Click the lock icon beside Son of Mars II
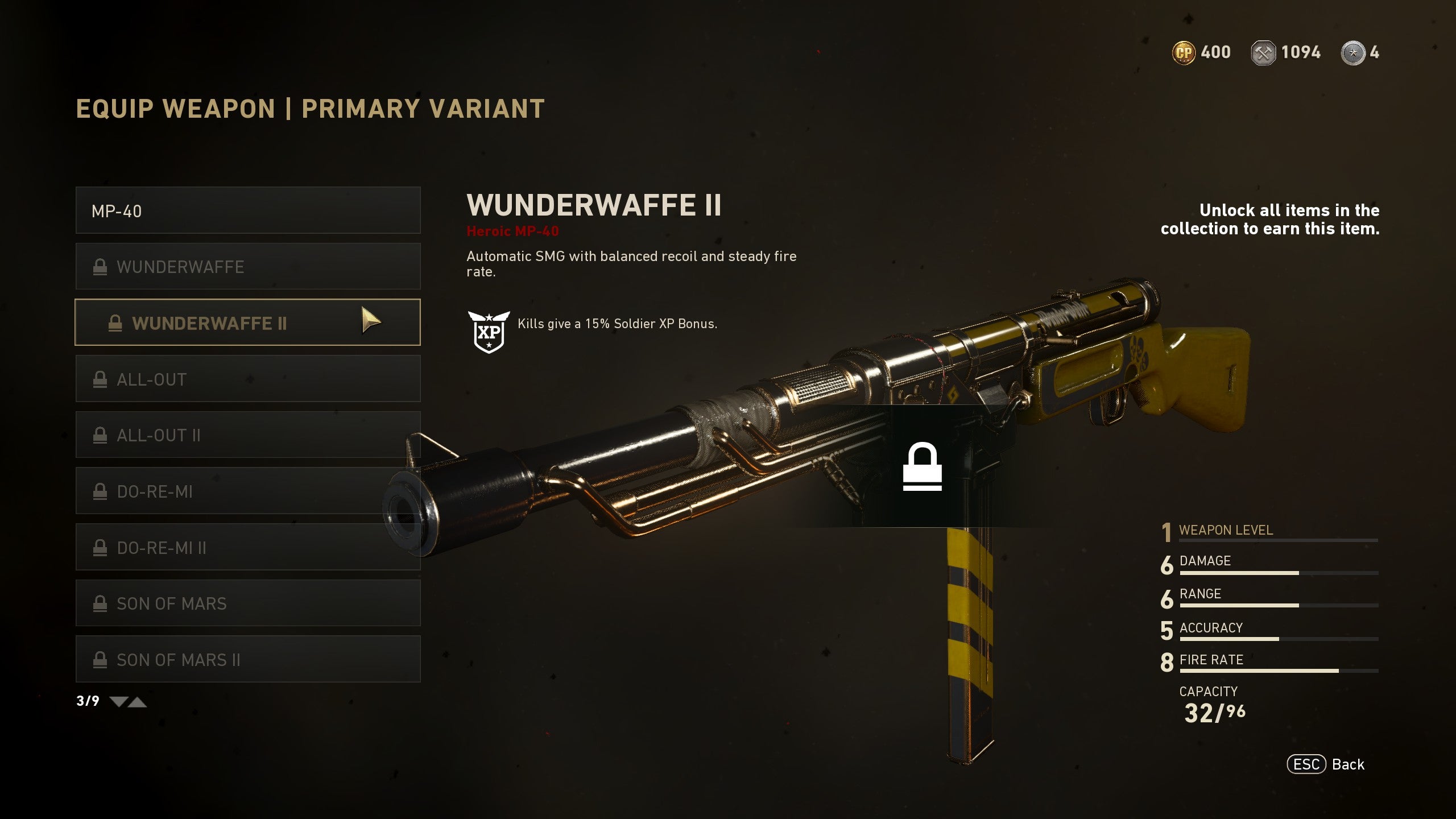Image resolution: width=1456 pixels, height=819 pixels. pos(101,660)
